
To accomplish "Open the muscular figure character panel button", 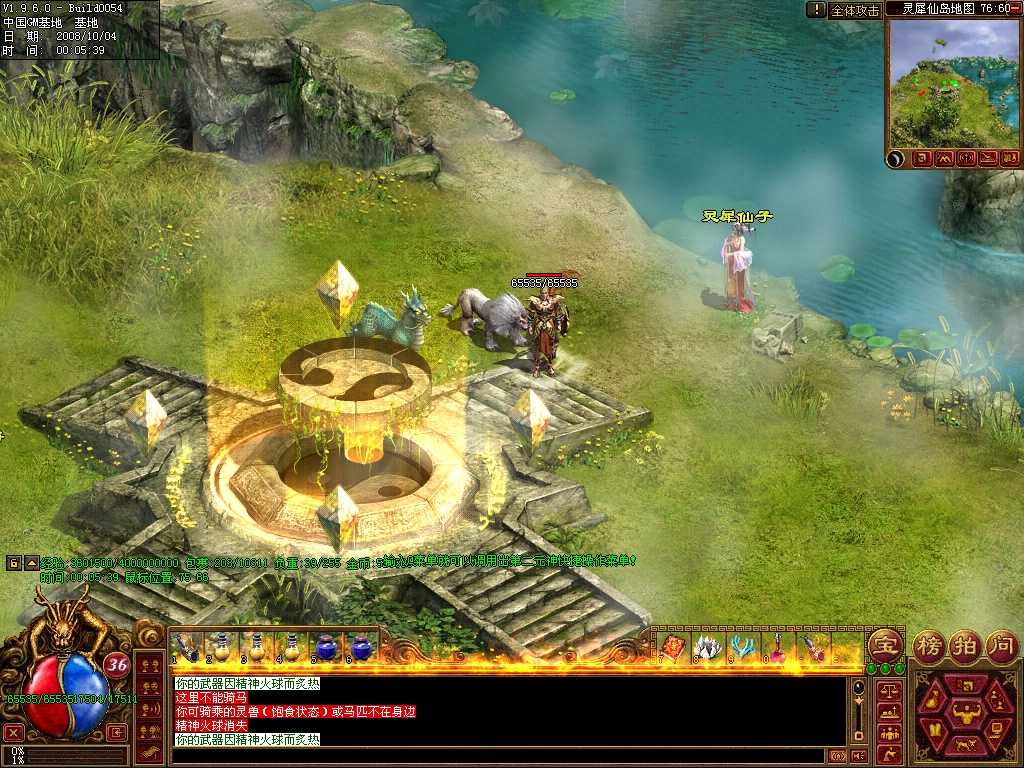I will 967,713.
